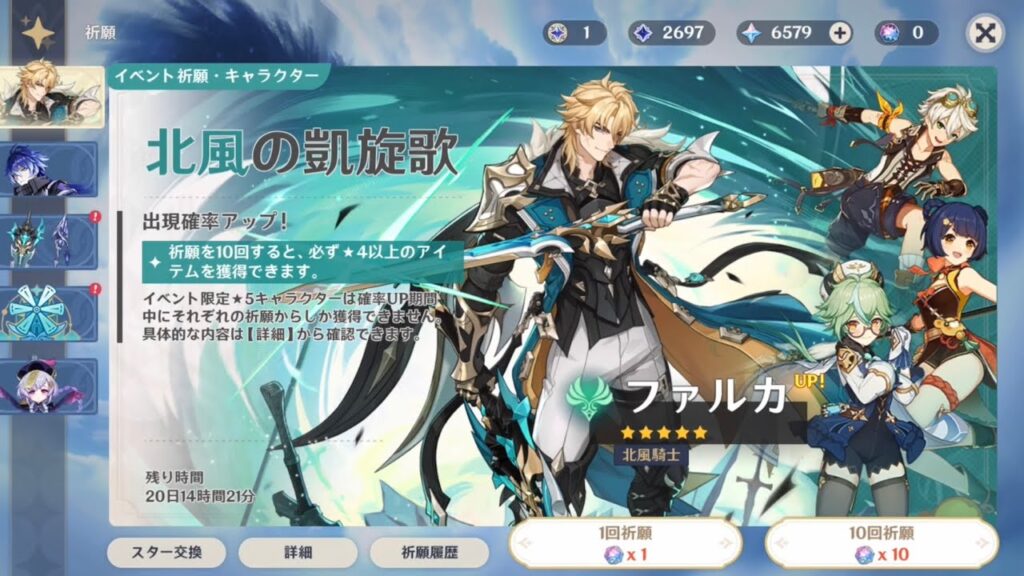
Task: Open the weapon banner tab
Action: click(49, 241)
